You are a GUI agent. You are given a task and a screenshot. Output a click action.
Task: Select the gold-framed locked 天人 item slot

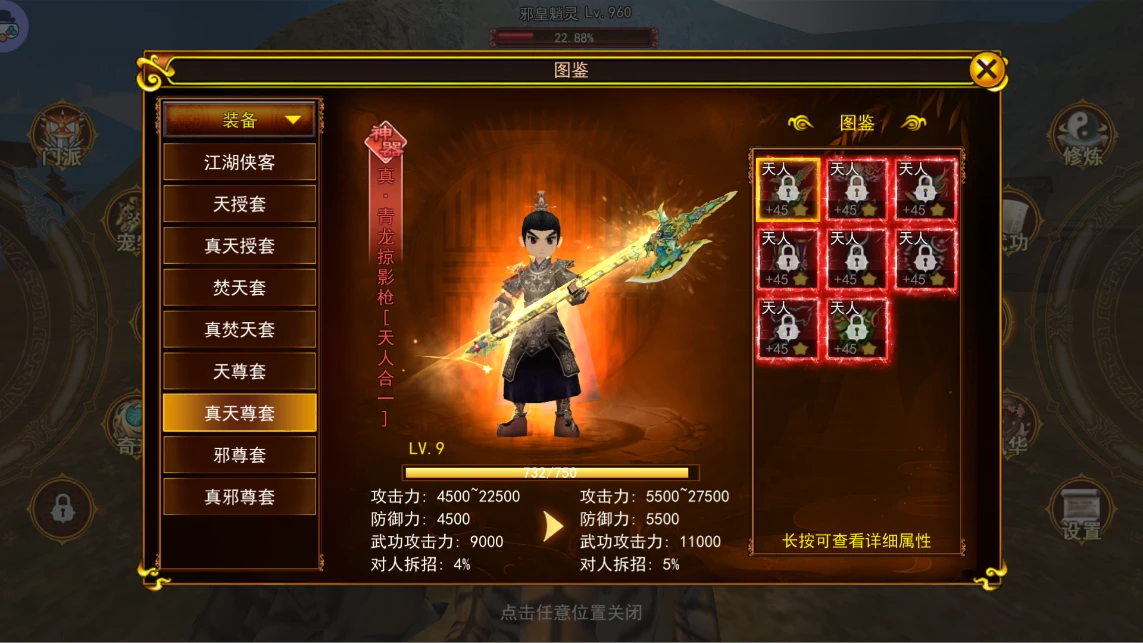788,189
